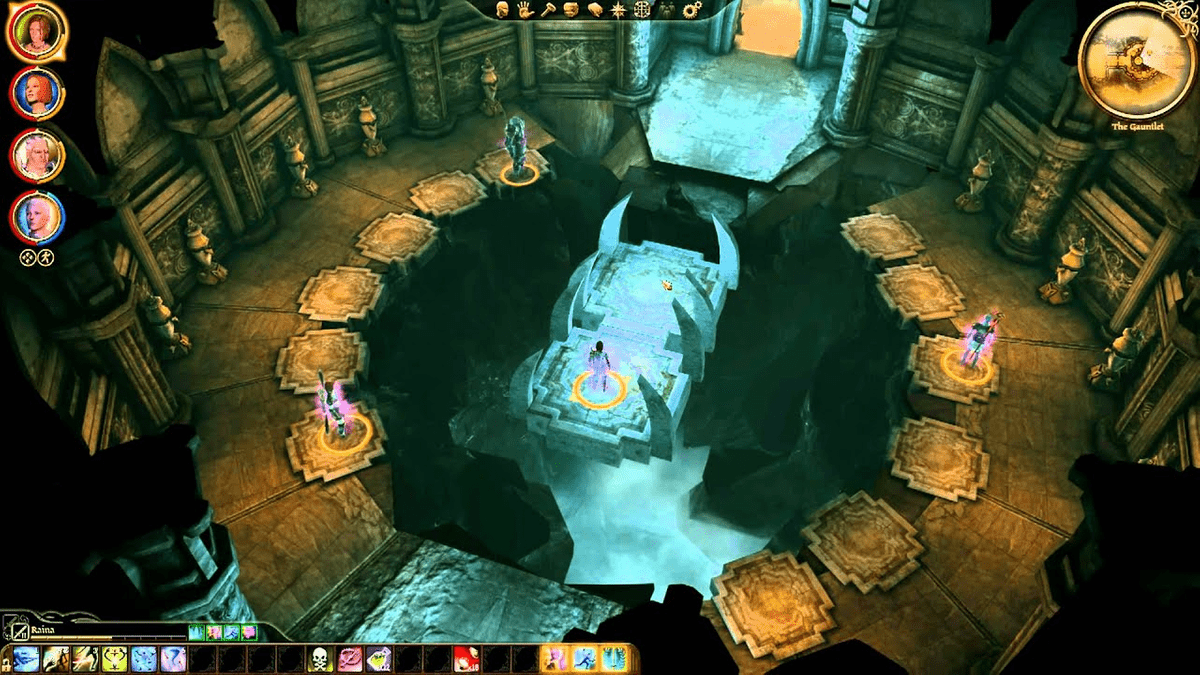Click the four-arrows select-all party button
The height and width of the screenshot is (675, 1200).
29,256
